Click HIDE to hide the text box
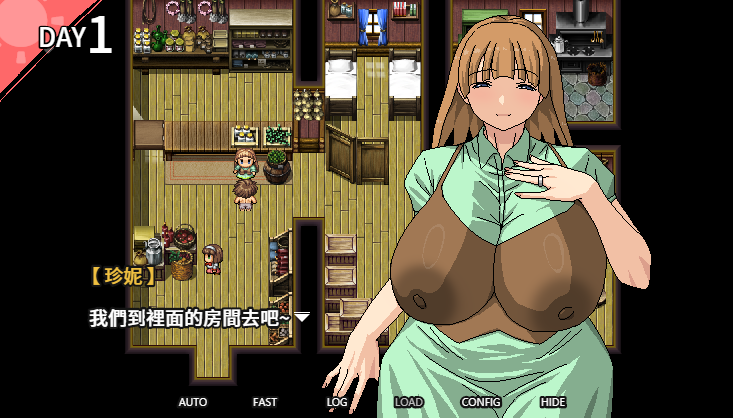The image size is (733, 418). click(x=553, y=402)
